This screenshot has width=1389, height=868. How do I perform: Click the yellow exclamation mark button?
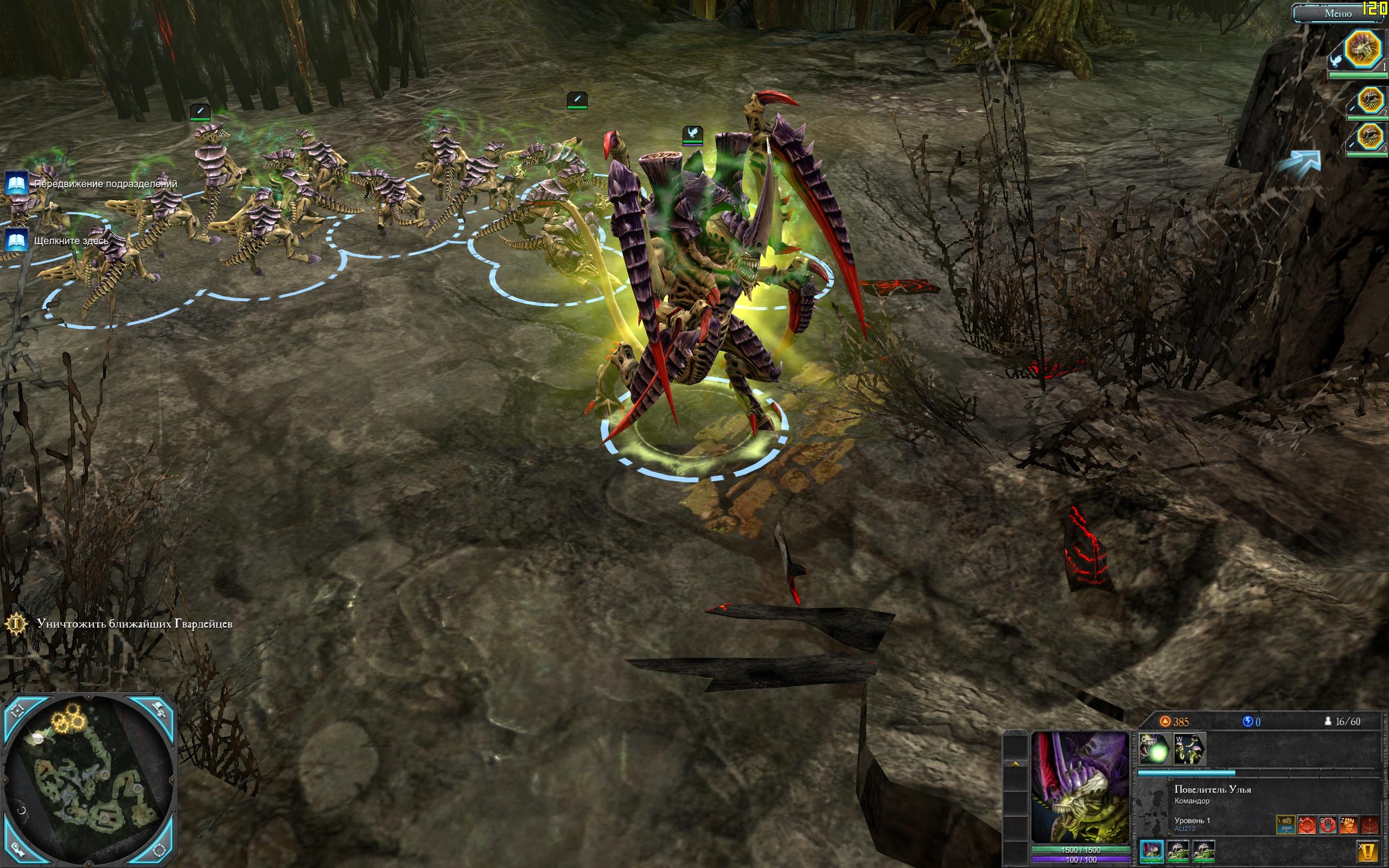[x=1368, y=850]
